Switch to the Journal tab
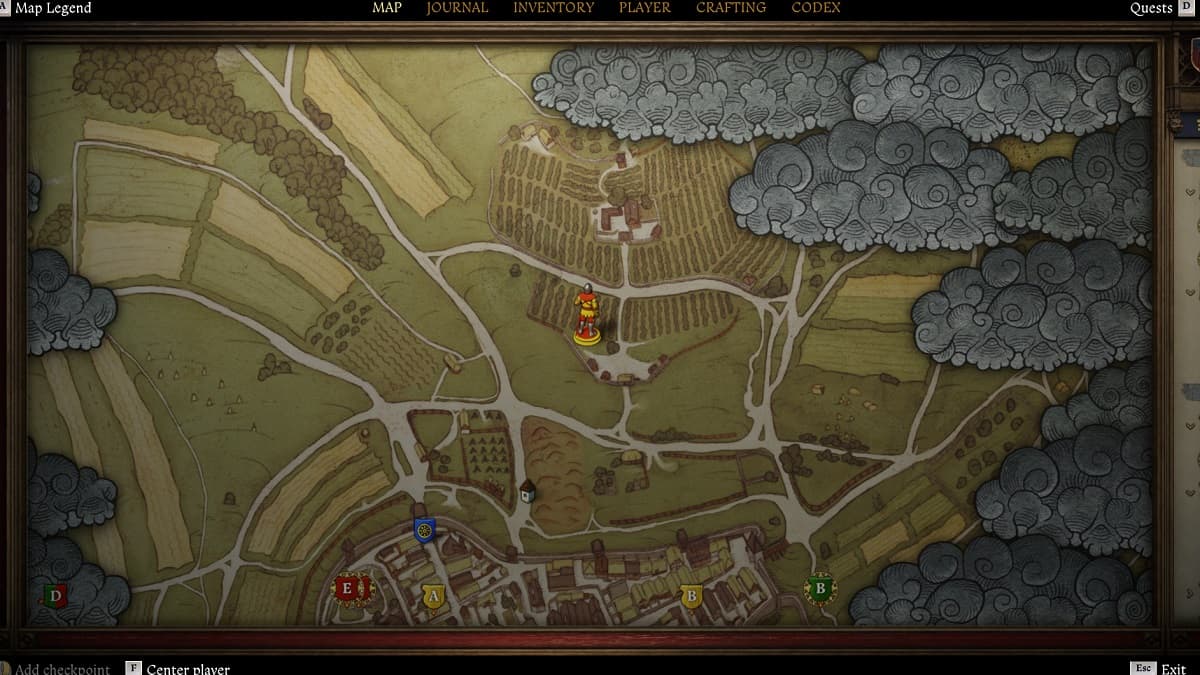1200x675 pixels. click(457, 8)
